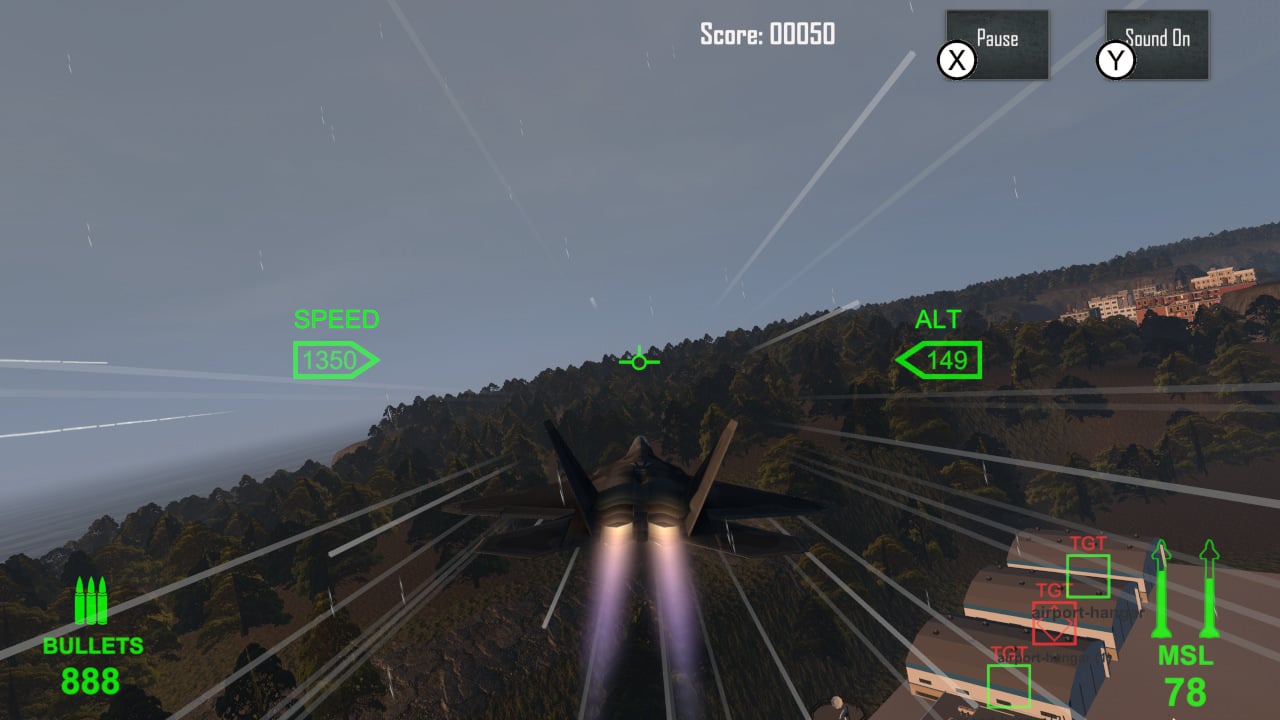This screenshot has height=720, width=1280.
Task: Click the player jet aircraft model
Action: [x=638, y=490]
